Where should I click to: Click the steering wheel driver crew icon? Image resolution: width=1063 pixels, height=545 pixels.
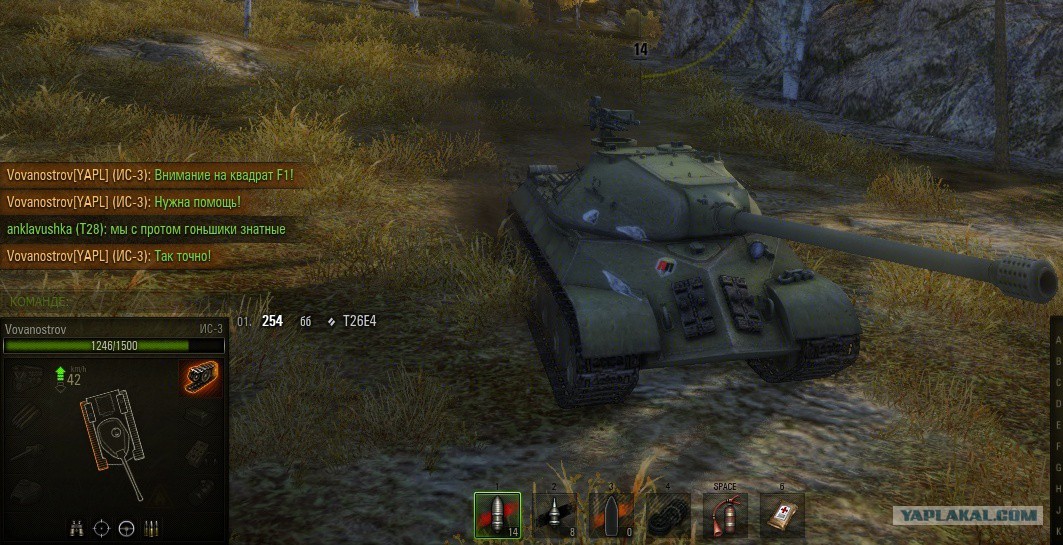126,528
